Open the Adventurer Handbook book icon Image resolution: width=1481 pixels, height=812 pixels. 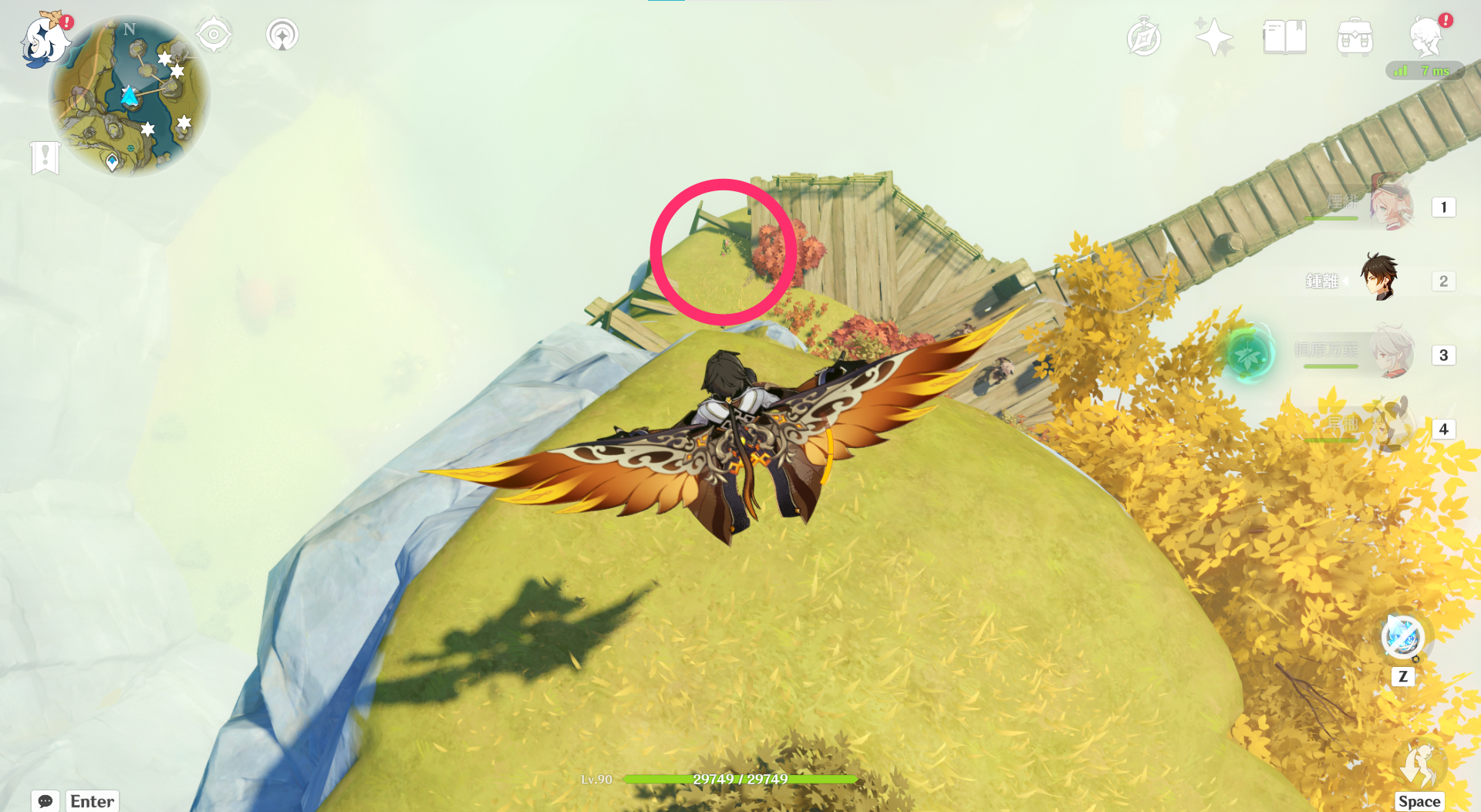click(x=1284, y=36)
